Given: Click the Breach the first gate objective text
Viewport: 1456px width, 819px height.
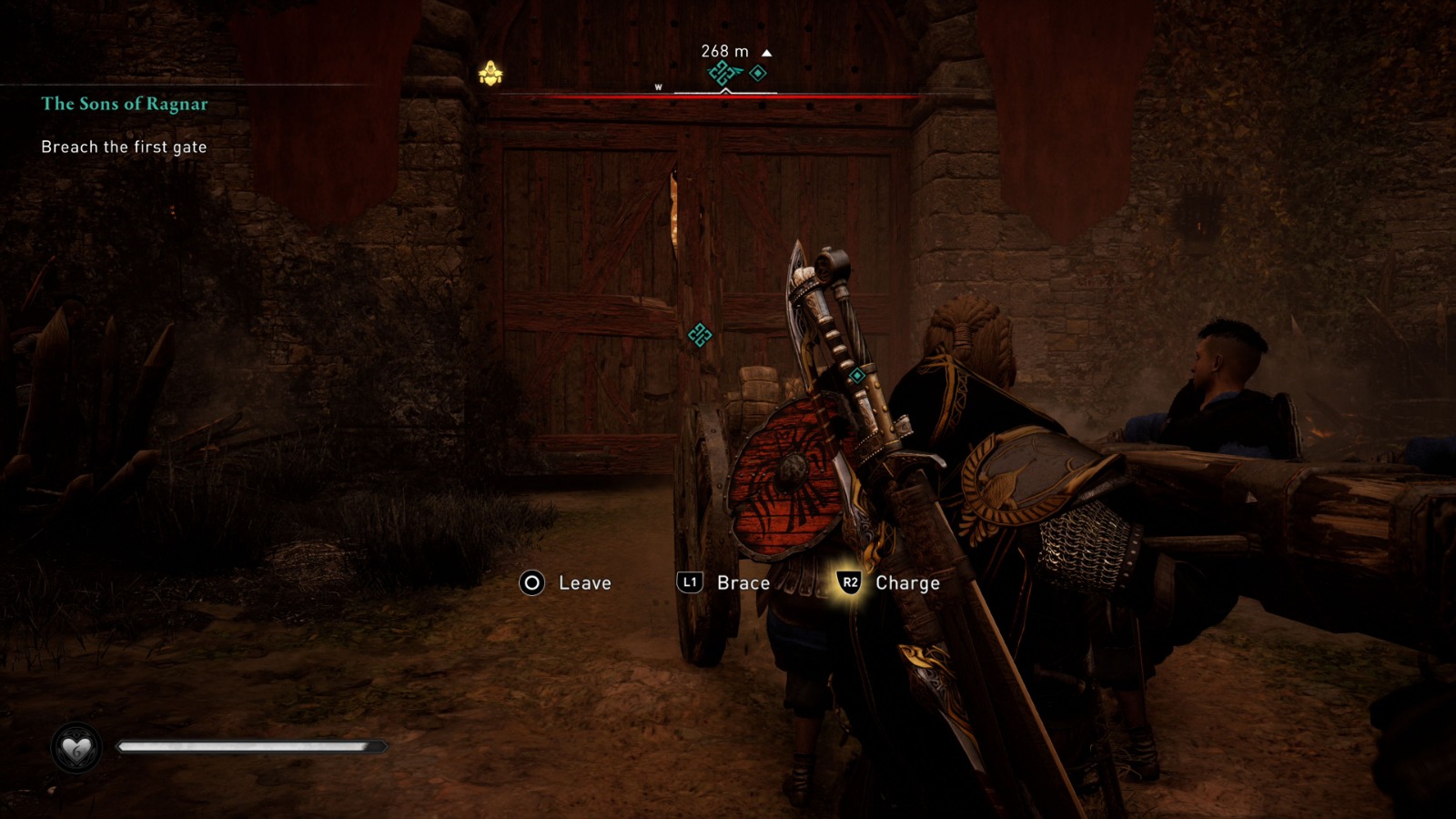Looking at the screenshot, I should 124,145.
